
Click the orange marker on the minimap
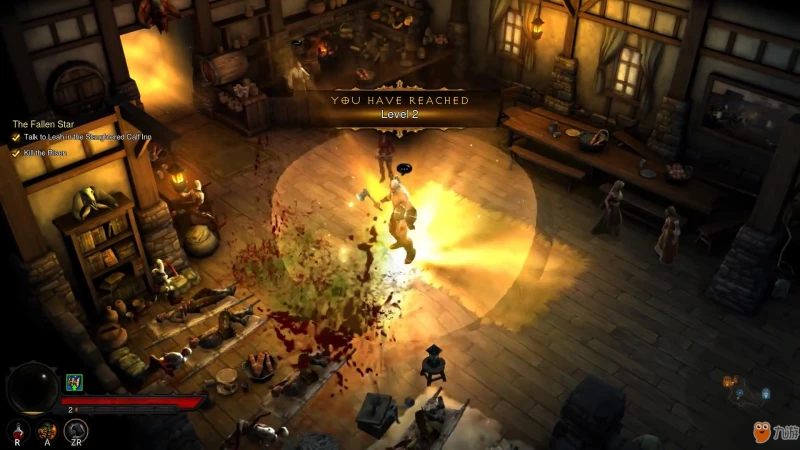click(729, 381)
